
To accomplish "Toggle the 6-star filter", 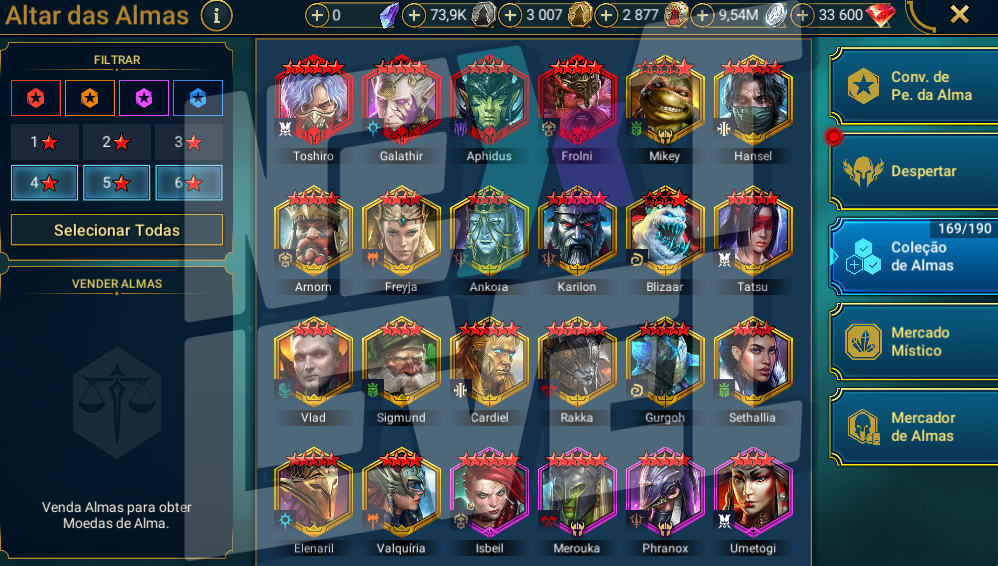I will tap(188, 183).
